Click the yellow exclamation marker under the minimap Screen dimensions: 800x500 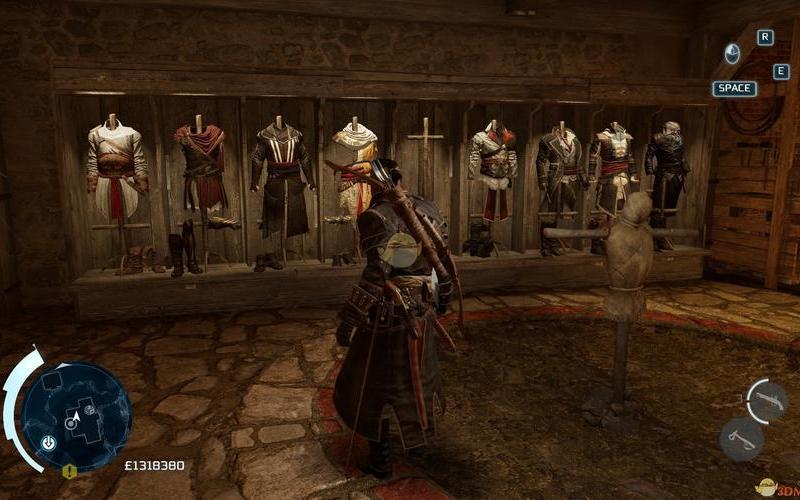[70, 472]
